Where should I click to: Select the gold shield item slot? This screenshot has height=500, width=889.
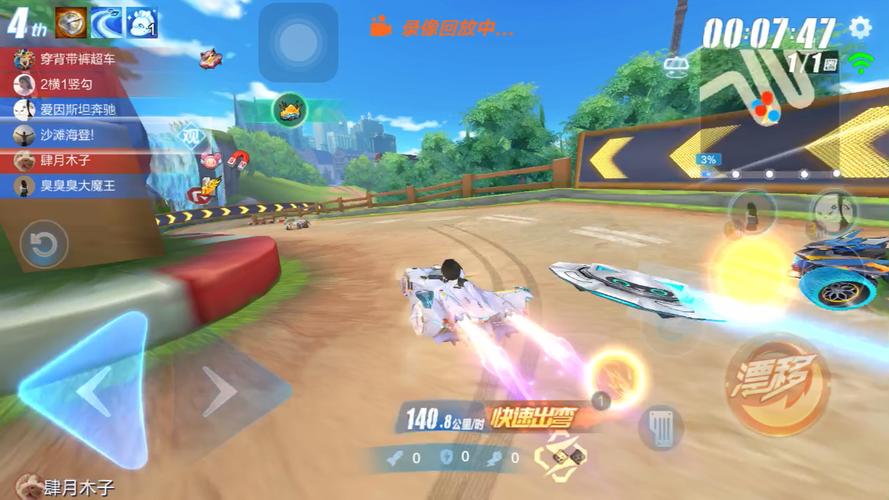(x=72, y=22)
